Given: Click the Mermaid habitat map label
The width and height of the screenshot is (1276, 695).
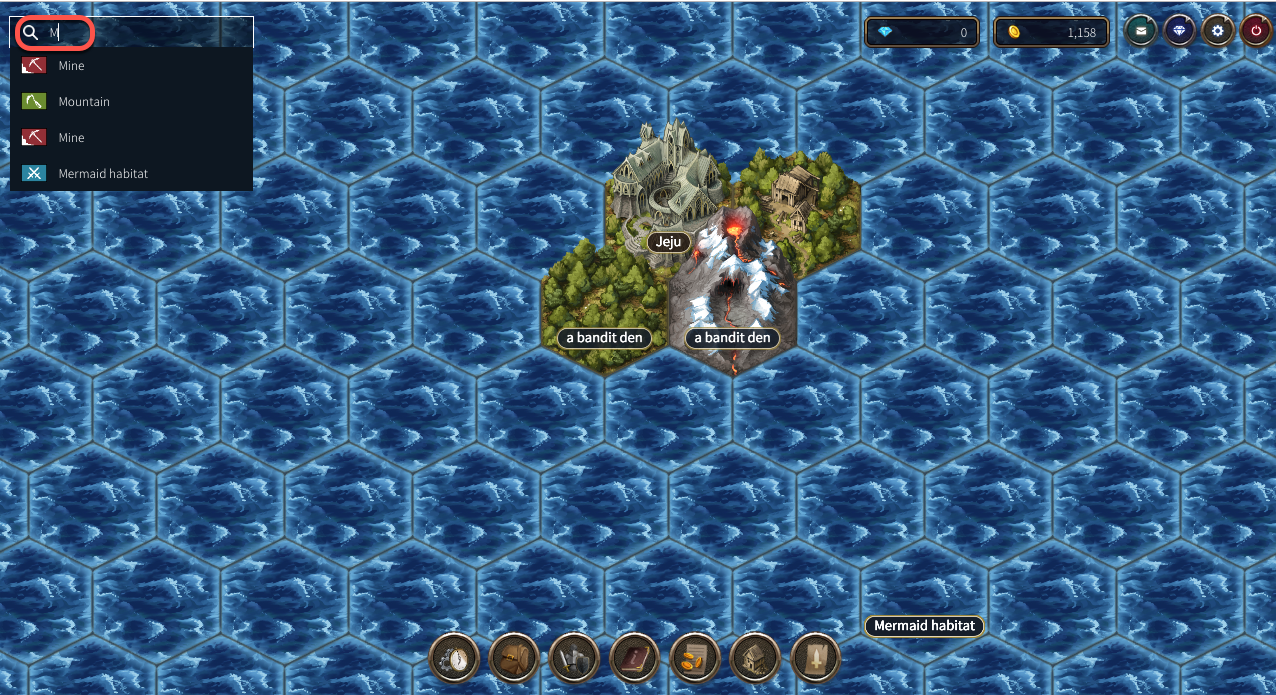Looking at the screenshot, I should [924, 626].
